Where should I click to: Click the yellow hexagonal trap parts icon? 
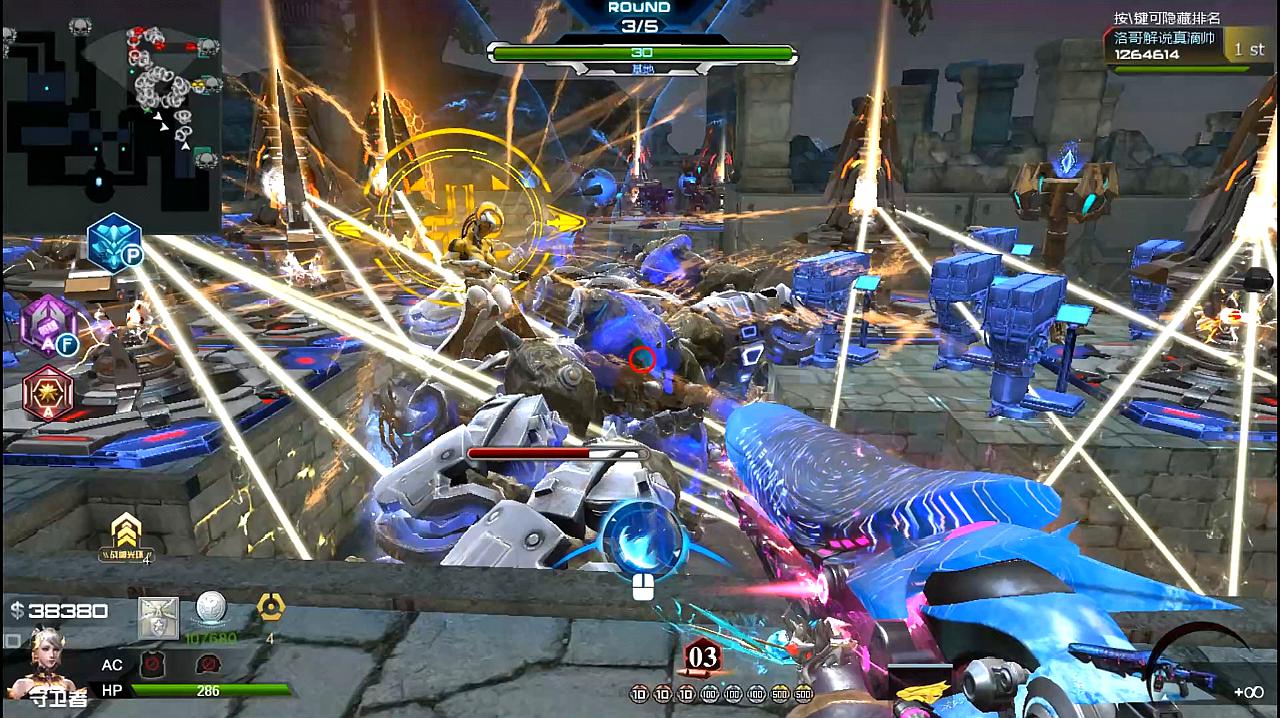(x=270, y=606)
